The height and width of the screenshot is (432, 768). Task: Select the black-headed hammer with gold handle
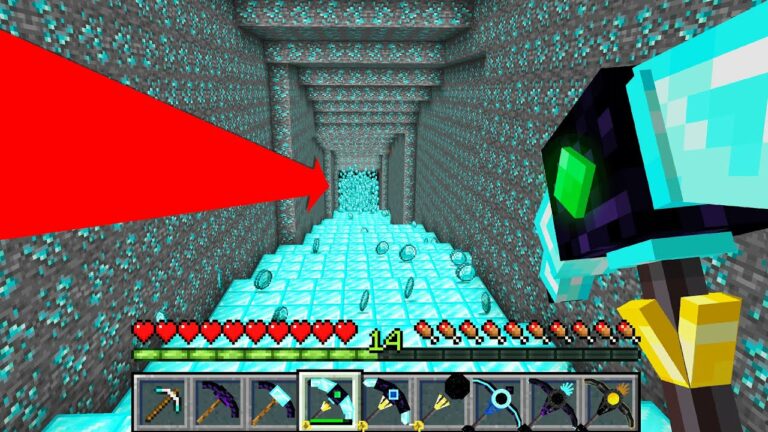click(x=440, y=400)
